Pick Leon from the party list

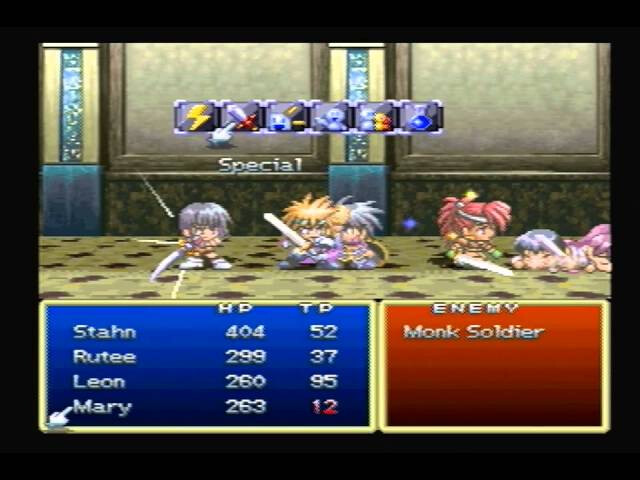(99, 381)
